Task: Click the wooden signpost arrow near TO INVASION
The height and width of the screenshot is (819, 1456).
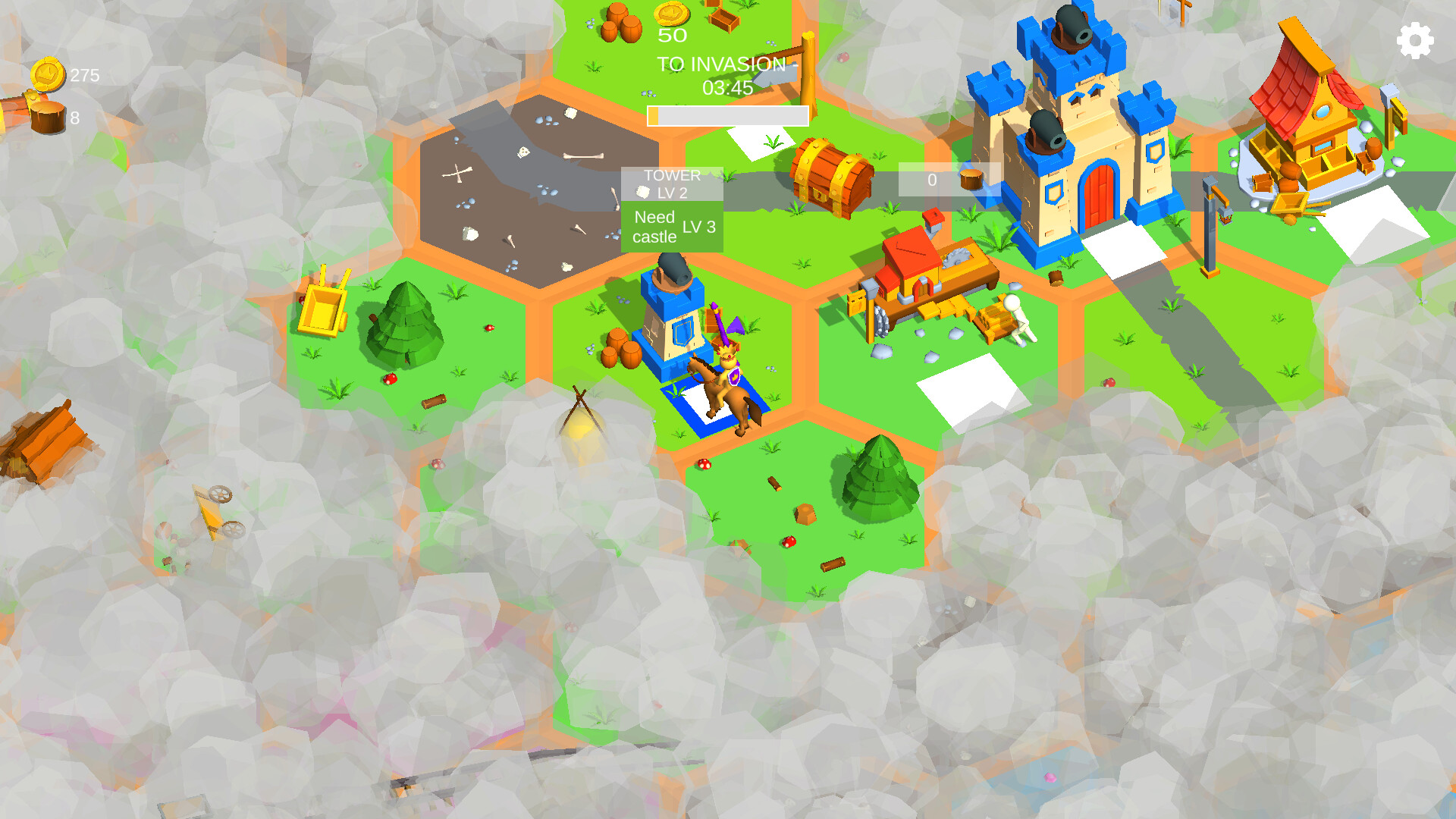Action: click(781, 72)
